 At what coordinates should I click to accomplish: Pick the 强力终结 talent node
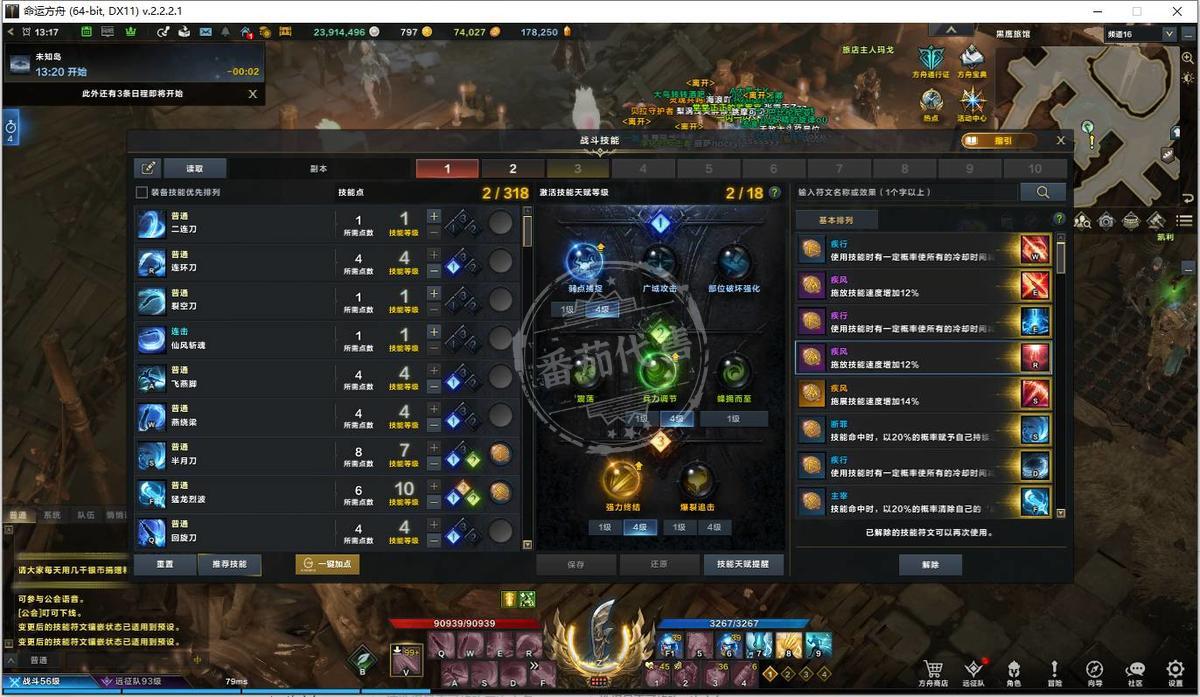(x=621, y=481)
